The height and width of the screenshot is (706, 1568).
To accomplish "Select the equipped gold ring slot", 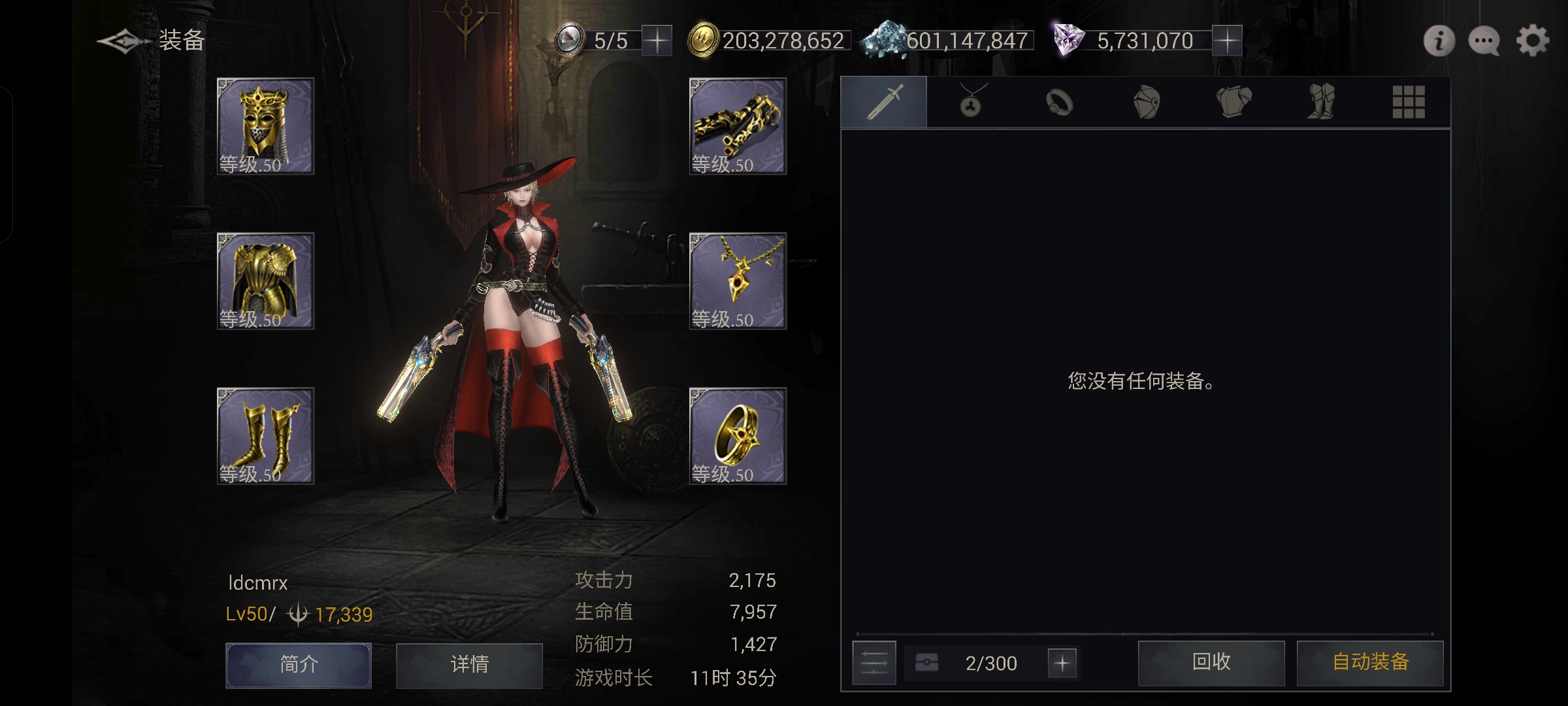I will 738,436.
